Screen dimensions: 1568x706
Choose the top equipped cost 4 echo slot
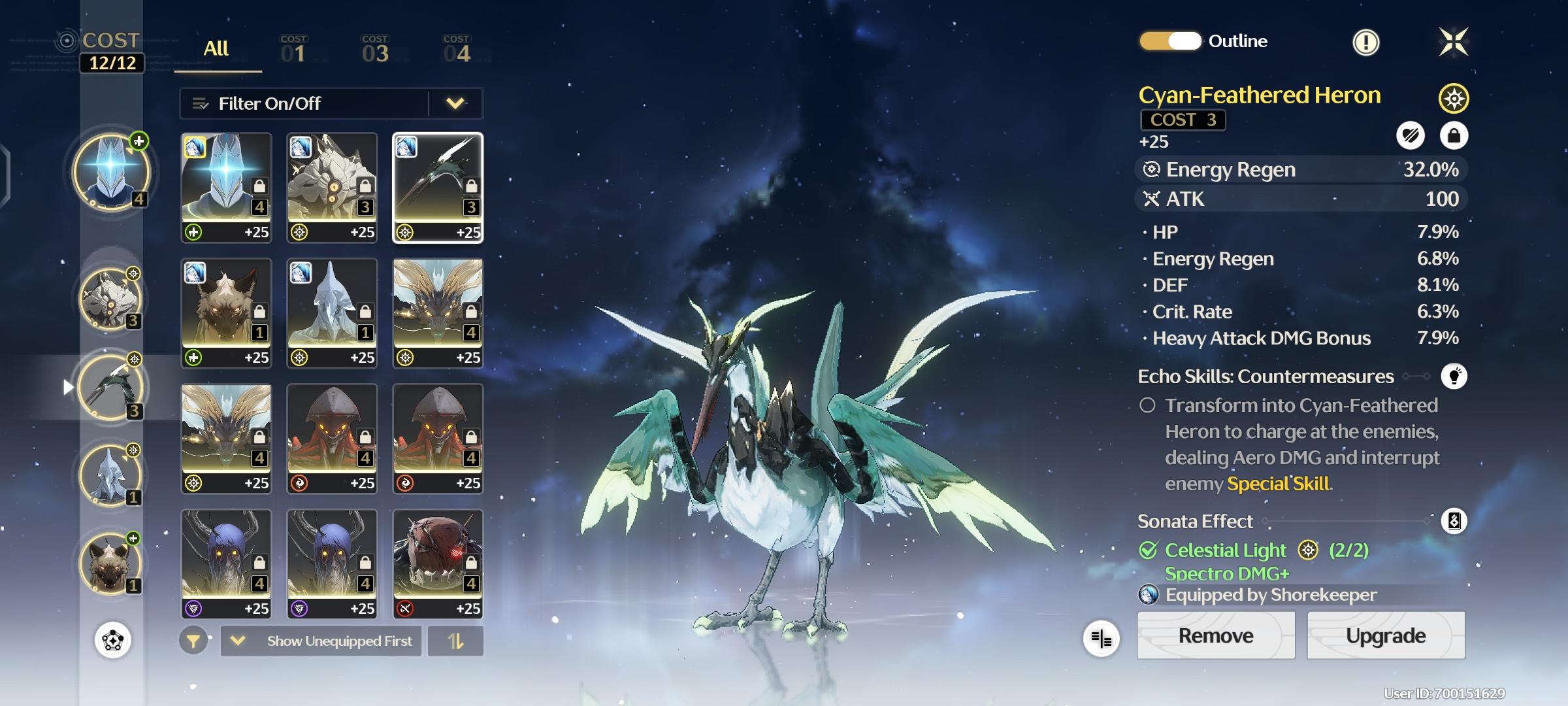point(111,172)
